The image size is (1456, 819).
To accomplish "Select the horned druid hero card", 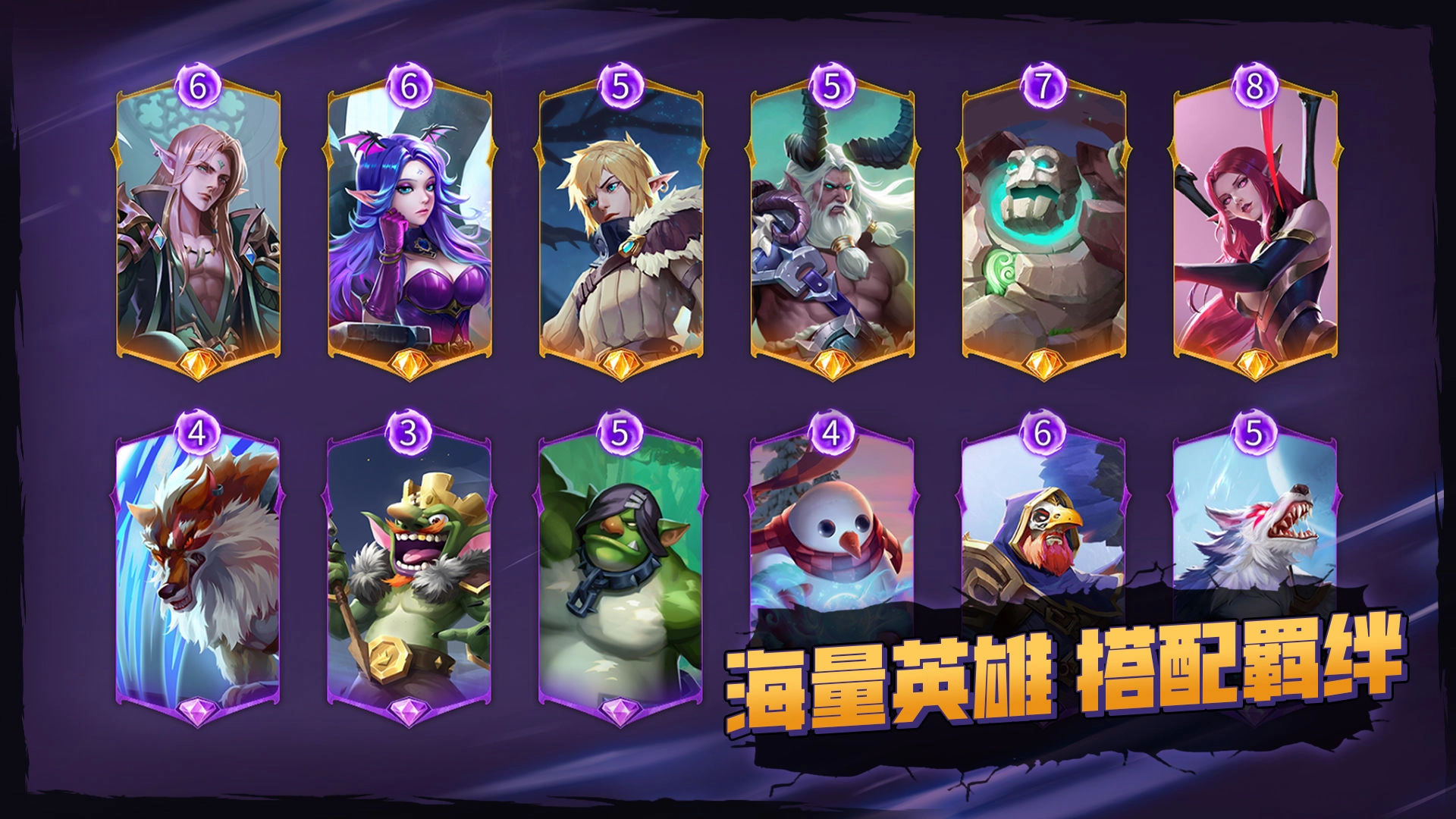I will tap(832, 227).
